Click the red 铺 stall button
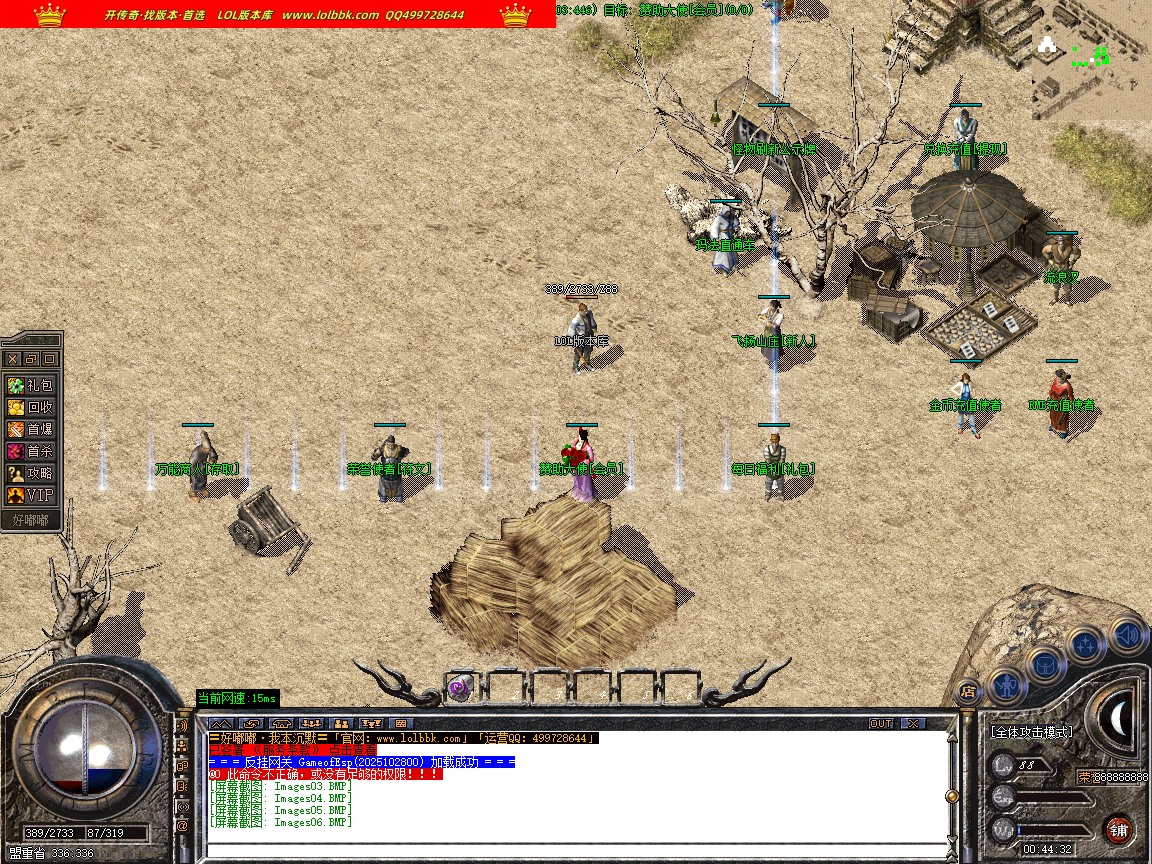This screenshot has width=1152, height=864. pos(1118,829)
